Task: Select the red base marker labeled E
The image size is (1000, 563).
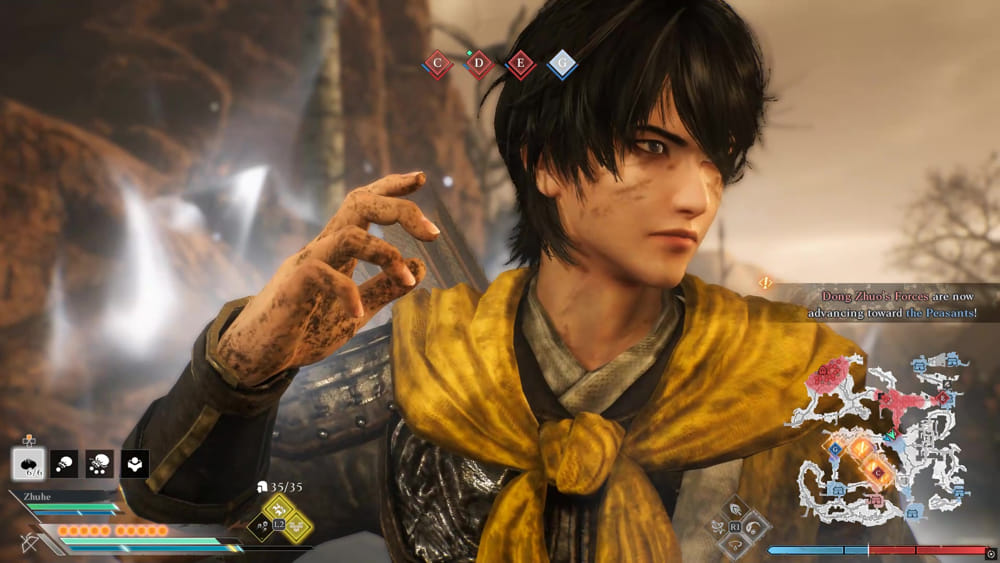Action: [x=520, y=65]
